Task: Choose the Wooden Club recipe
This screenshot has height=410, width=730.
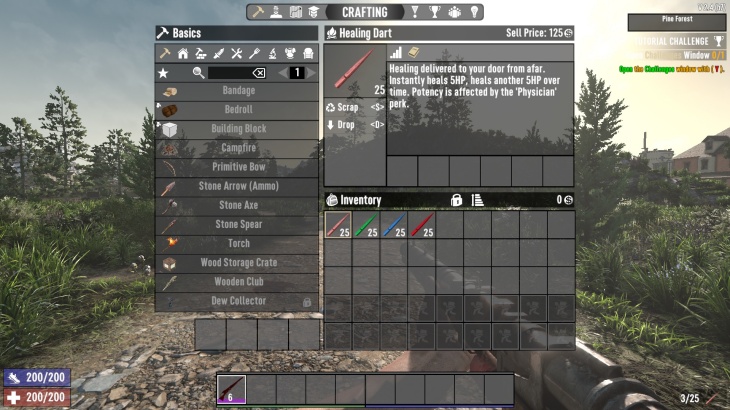Action: pos(238,282)
